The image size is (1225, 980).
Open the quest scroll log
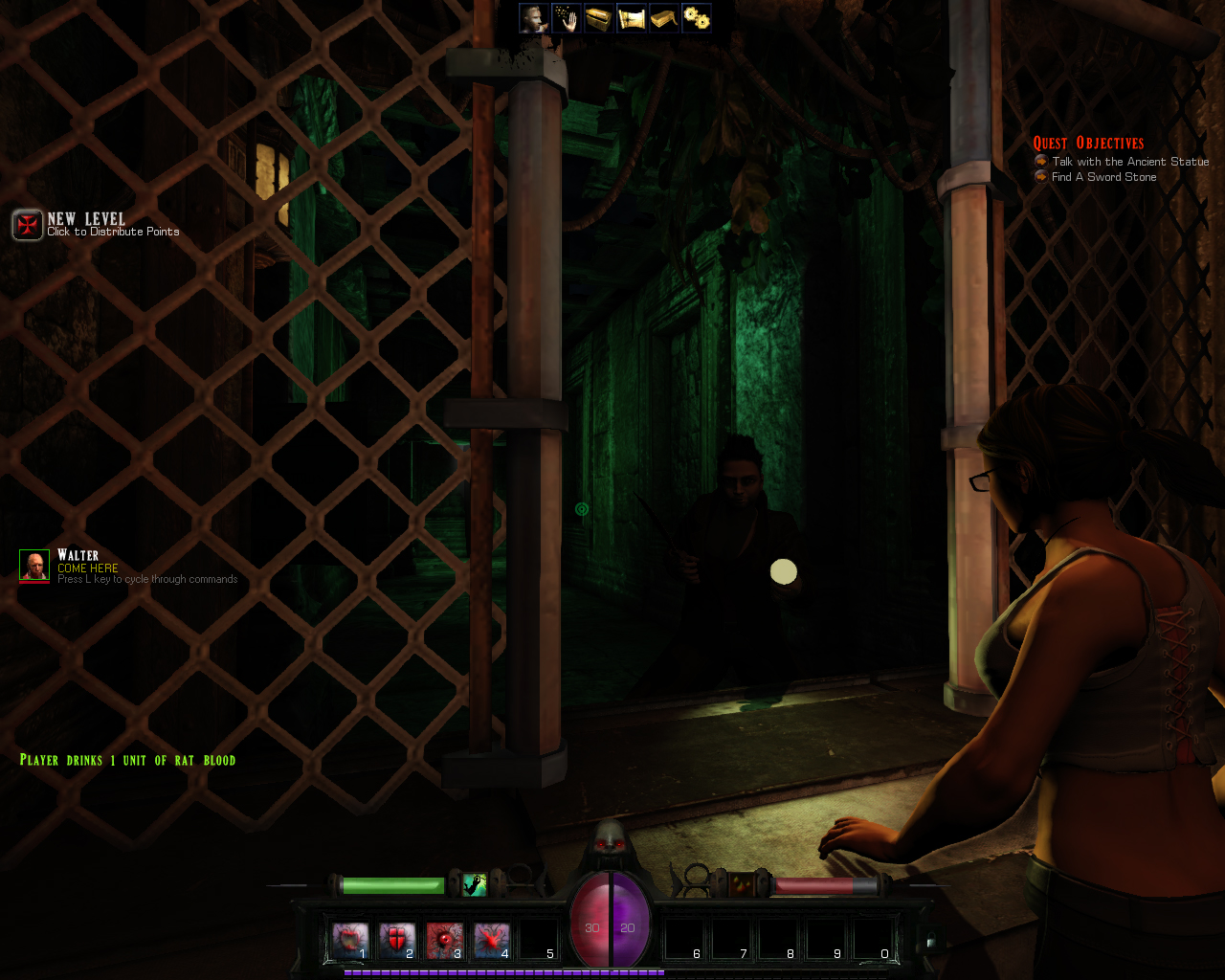(632, 17)
